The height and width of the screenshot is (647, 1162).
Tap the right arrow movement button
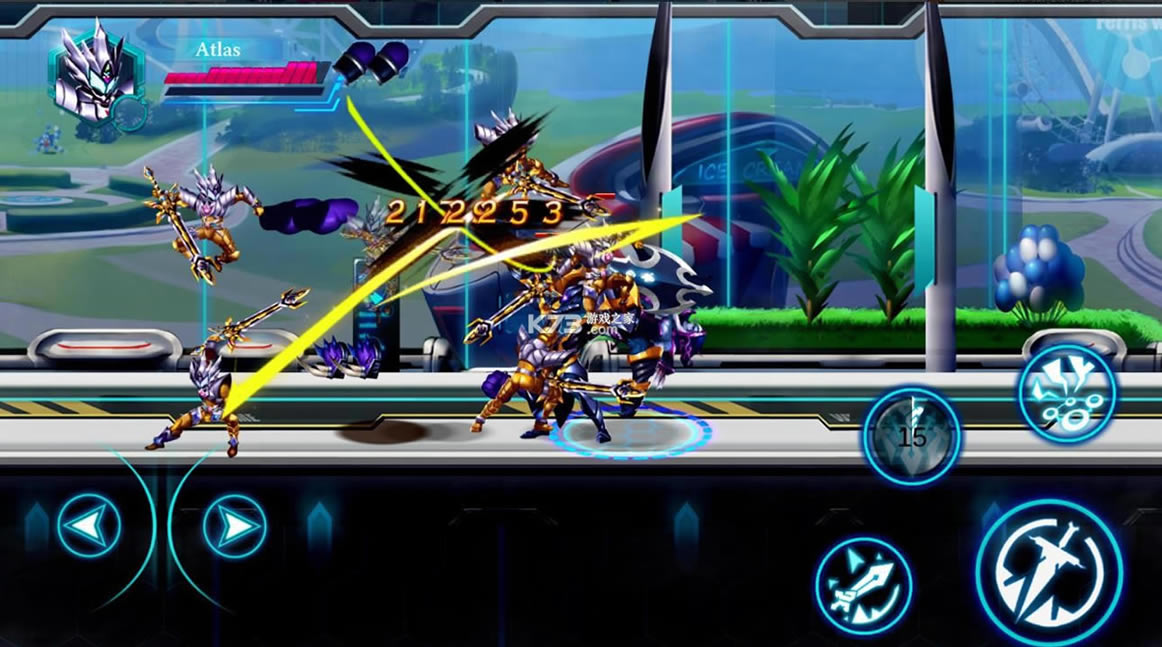[x=235, y=525]
